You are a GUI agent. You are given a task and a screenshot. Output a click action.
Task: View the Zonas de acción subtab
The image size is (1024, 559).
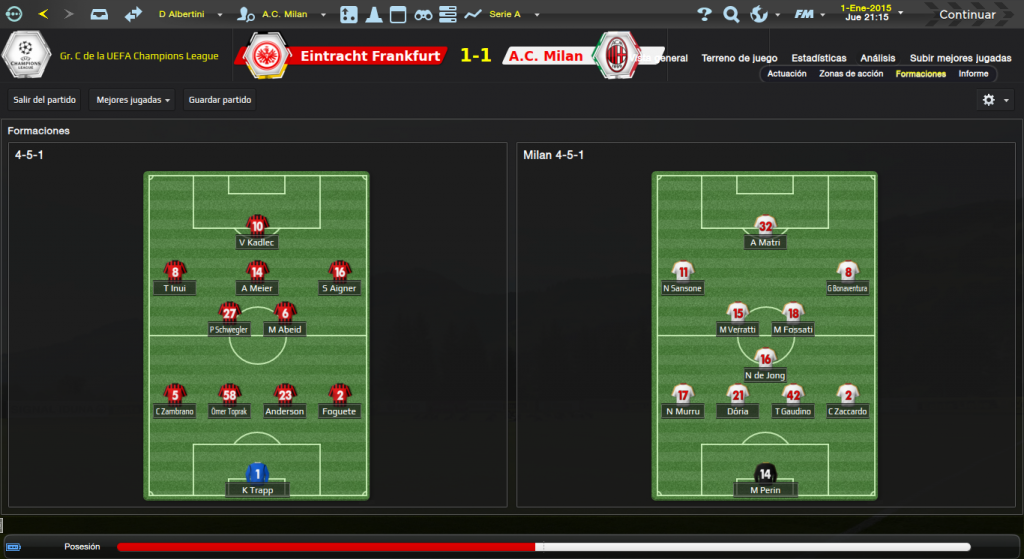[x=851, y=74]
